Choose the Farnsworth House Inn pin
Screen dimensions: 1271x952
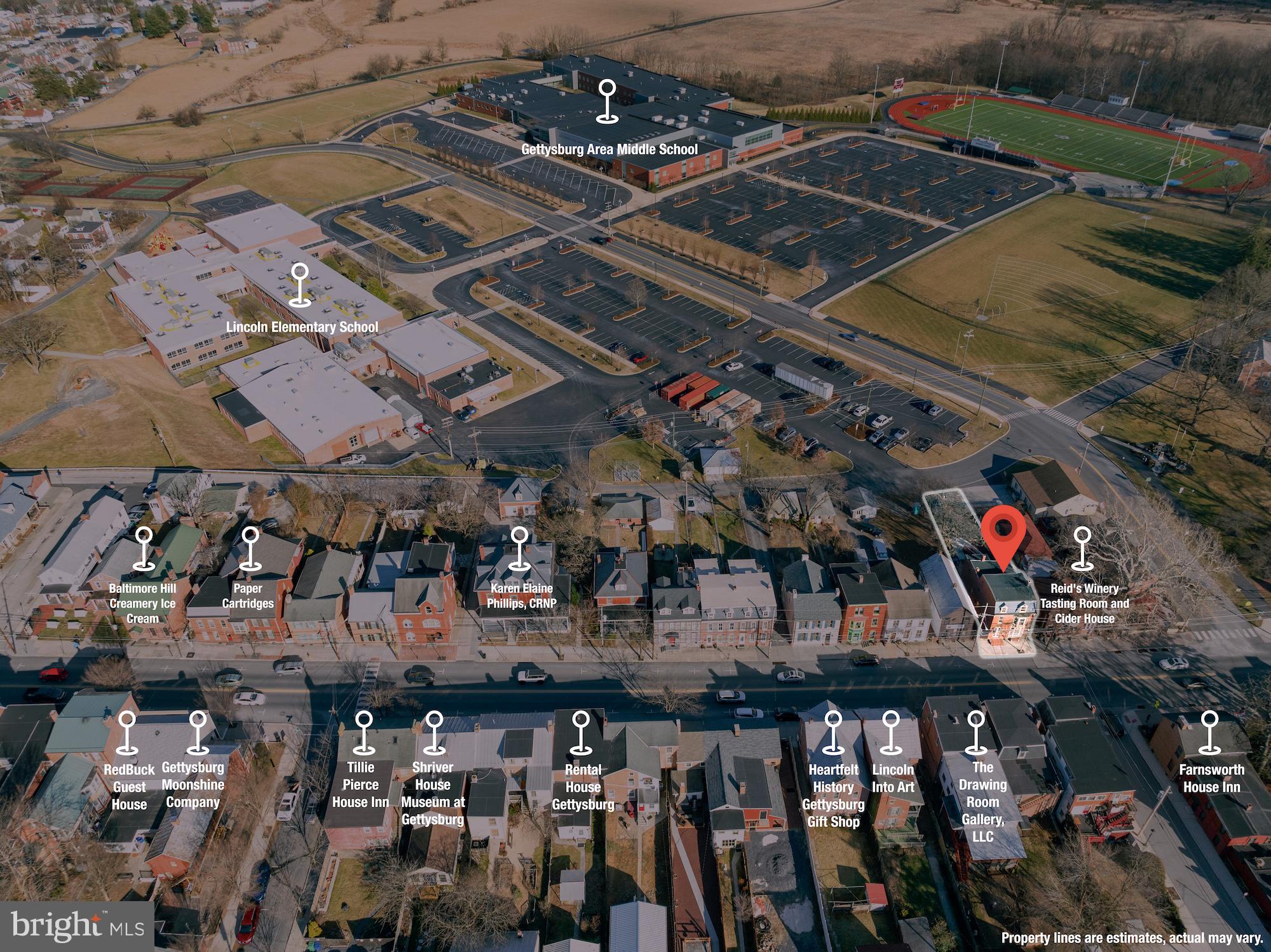click(x=1209, y=732)
